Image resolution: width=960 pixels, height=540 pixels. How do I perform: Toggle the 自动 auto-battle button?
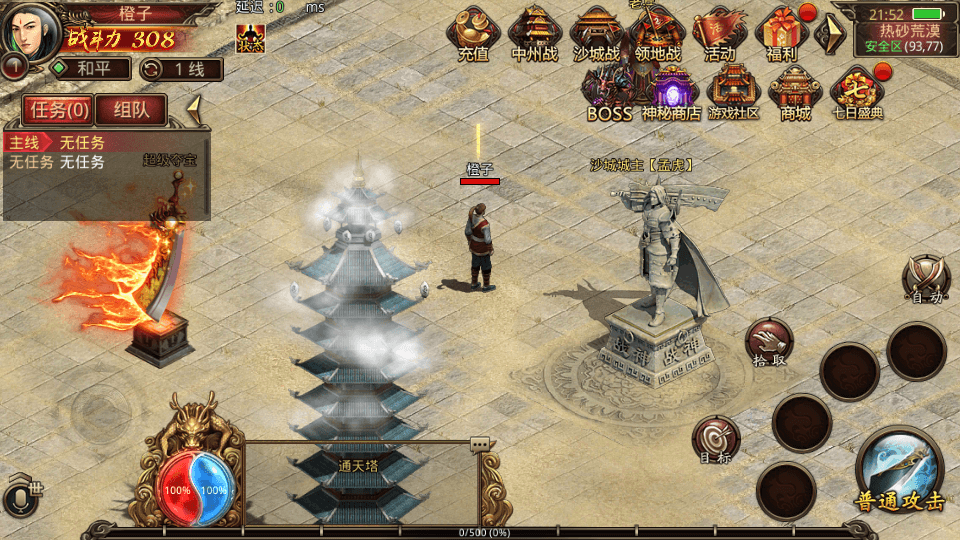pos(925,278)
